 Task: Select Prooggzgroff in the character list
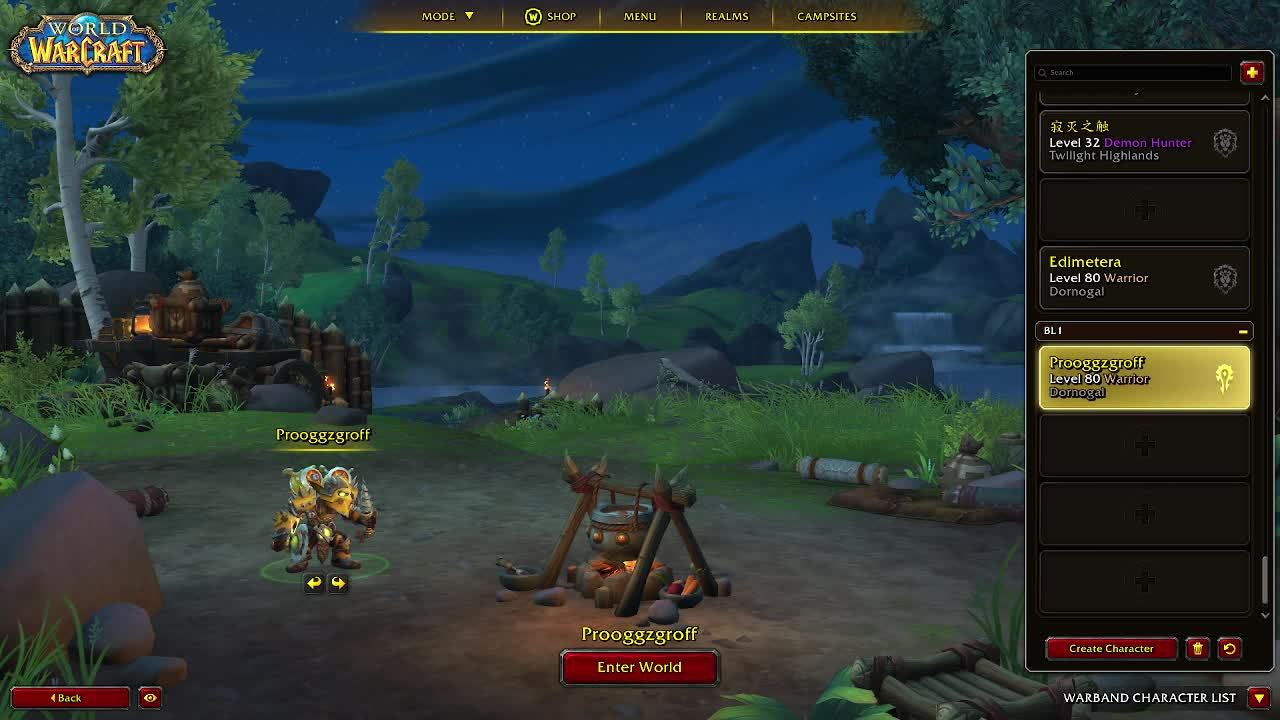(x=1144, y=377)
